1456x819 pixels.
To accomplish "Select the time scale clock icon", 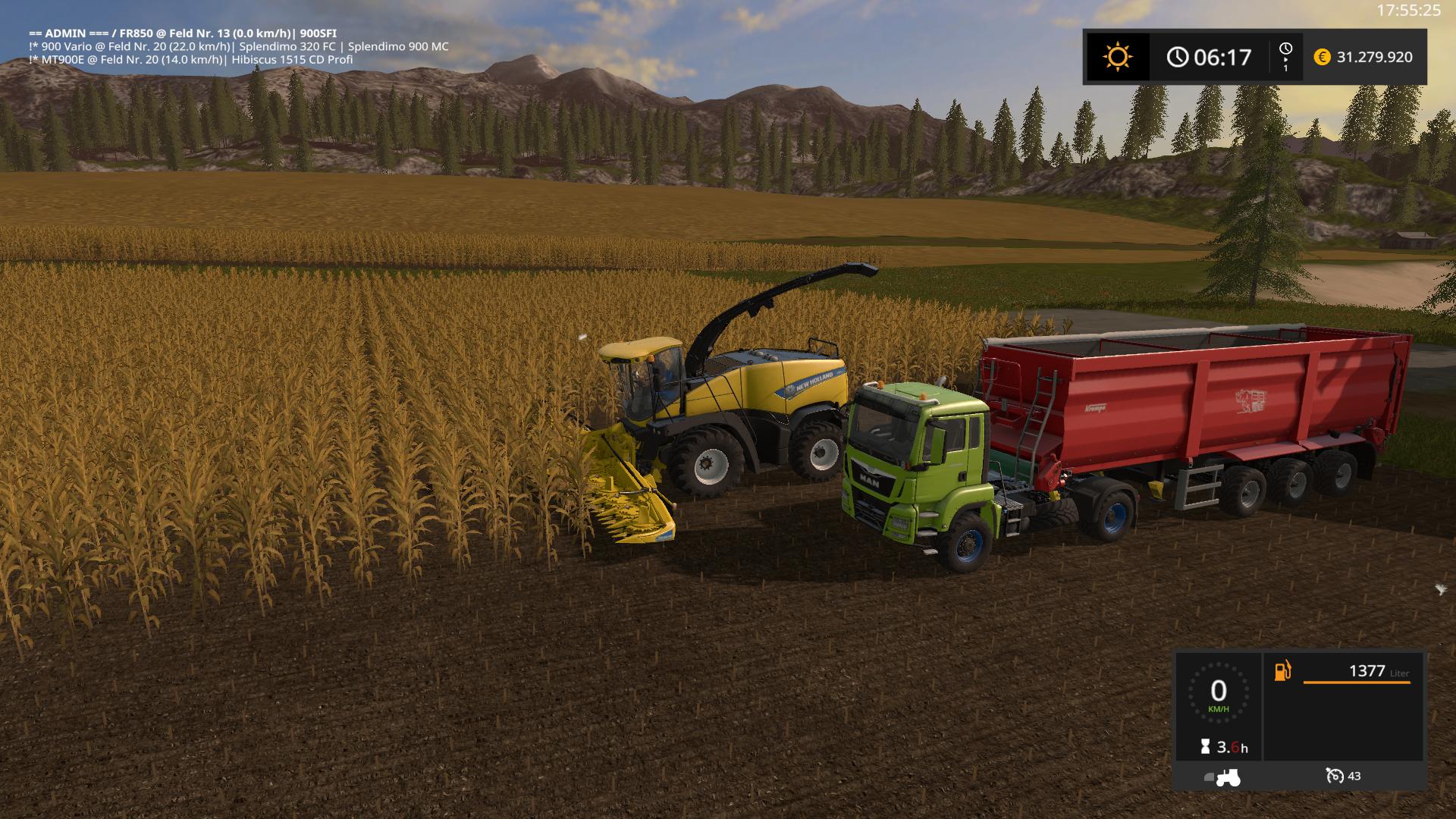I will [x=1285, y=49].
